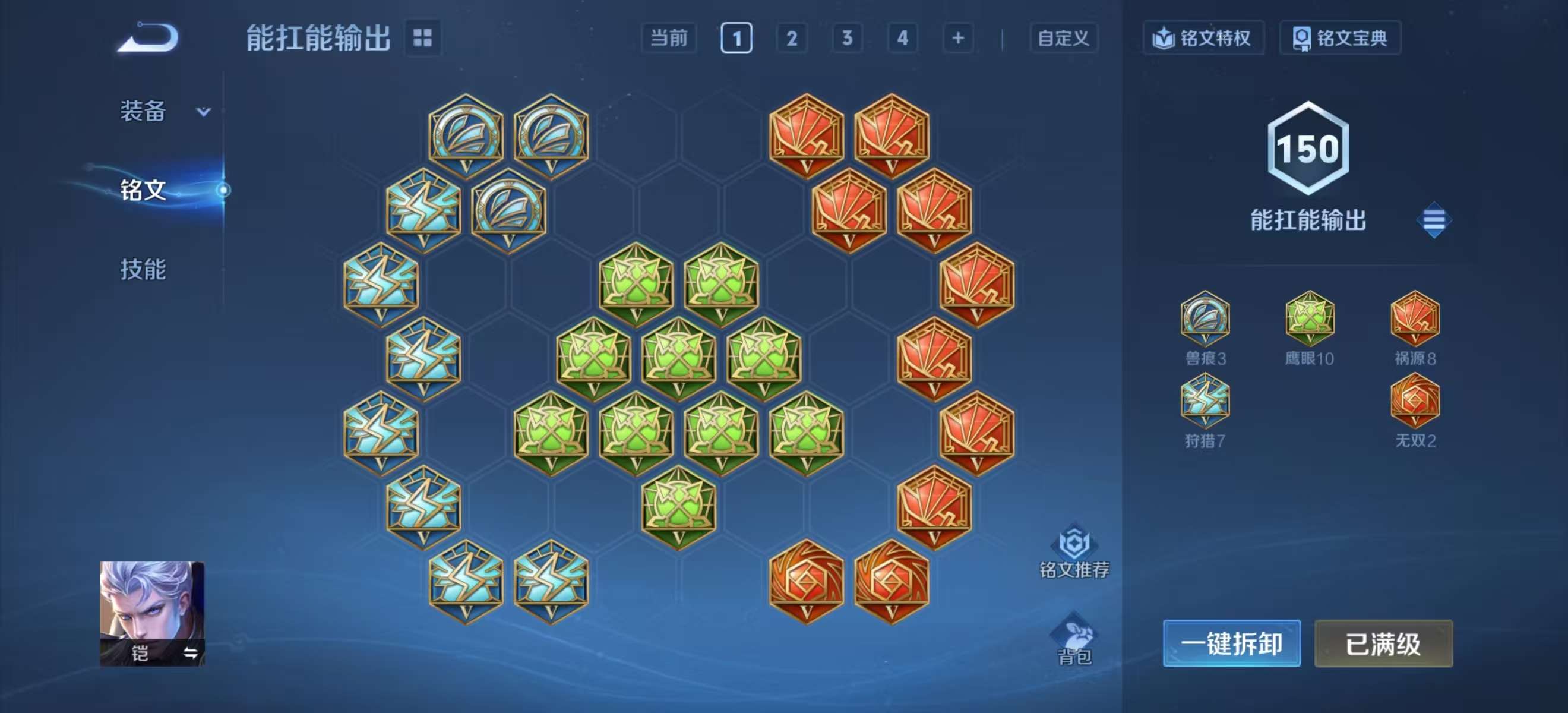Swap hero via the 铠 portrait

152,613
